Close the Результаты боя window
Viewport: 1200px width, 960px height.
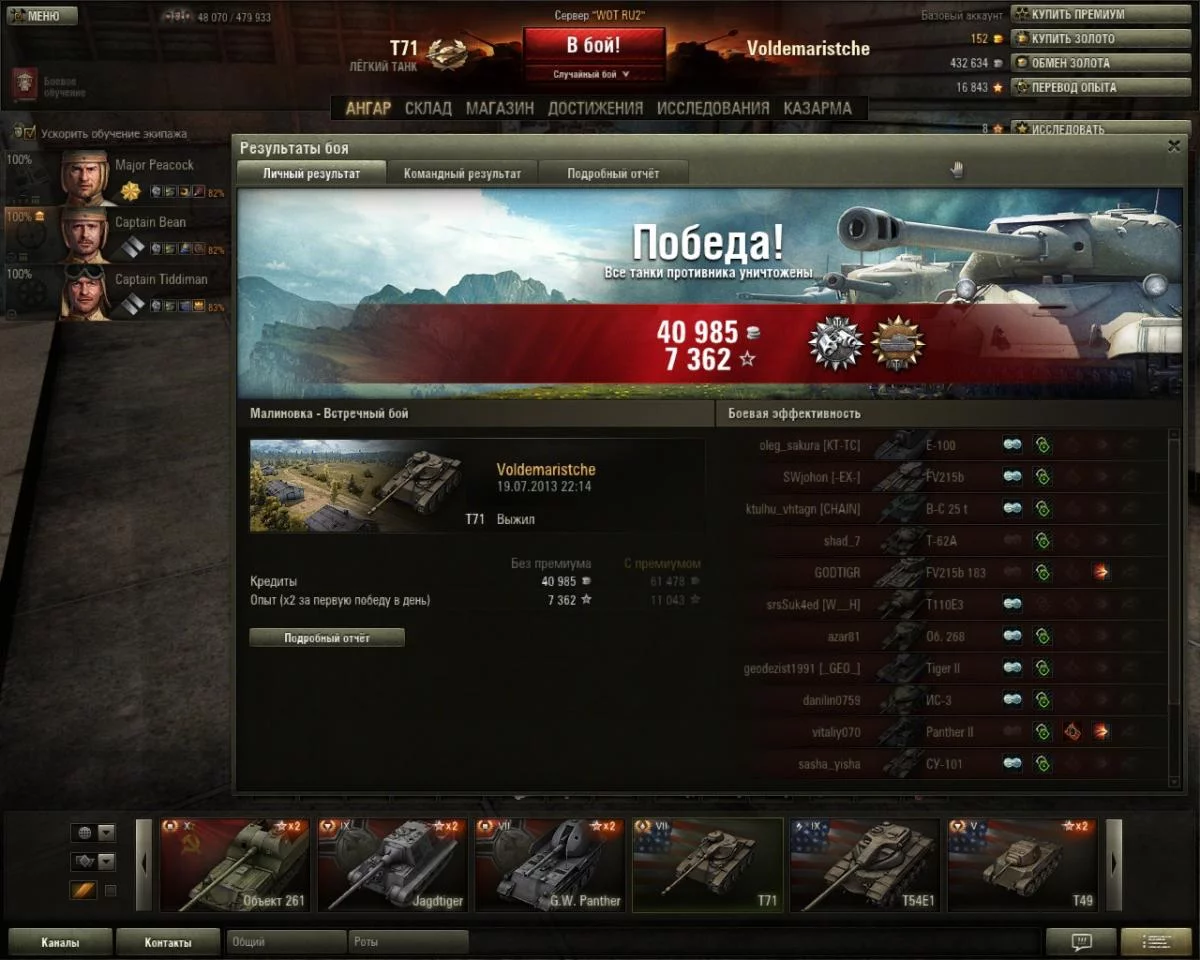1174,146
